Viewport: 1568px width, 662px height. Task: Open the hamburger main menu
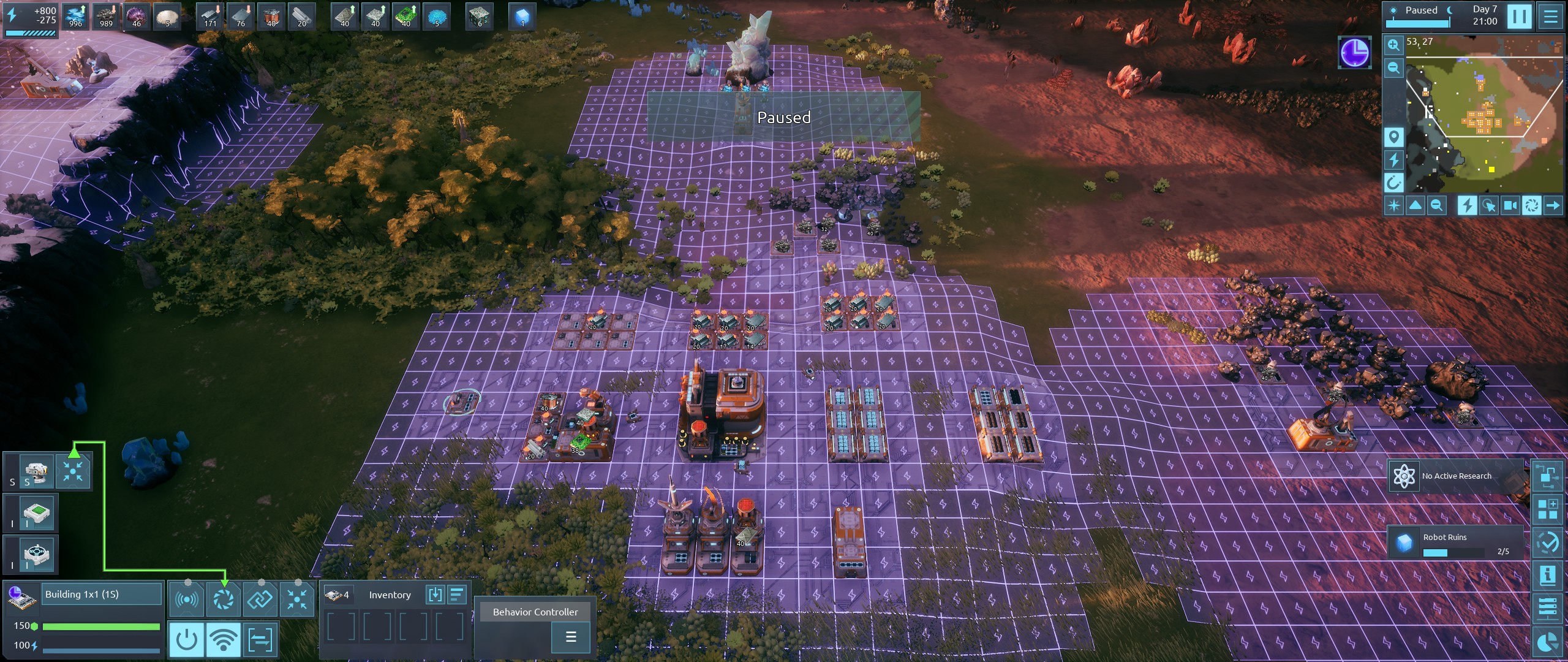(x=1550, y=16)
